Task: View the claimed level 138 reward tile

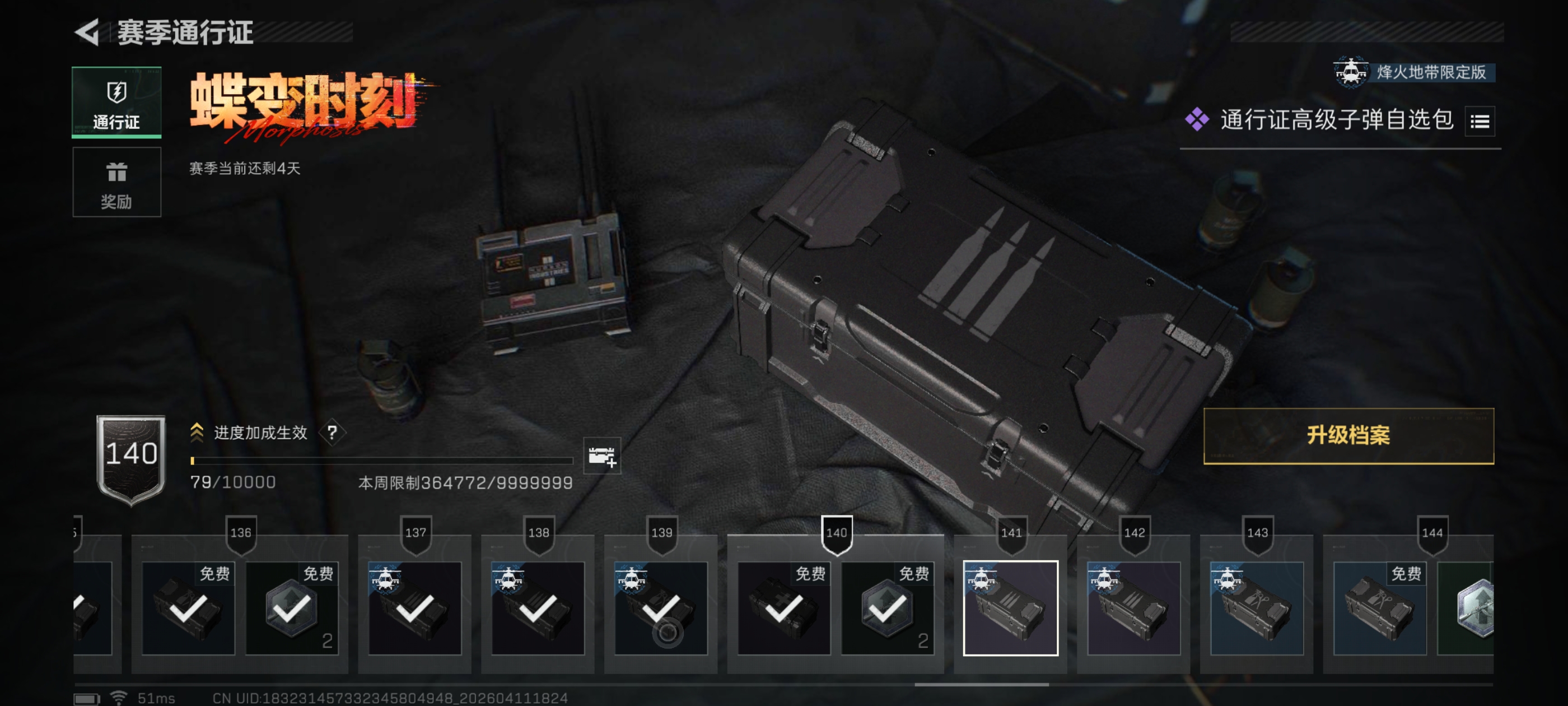Action: (x=538, y=607)
